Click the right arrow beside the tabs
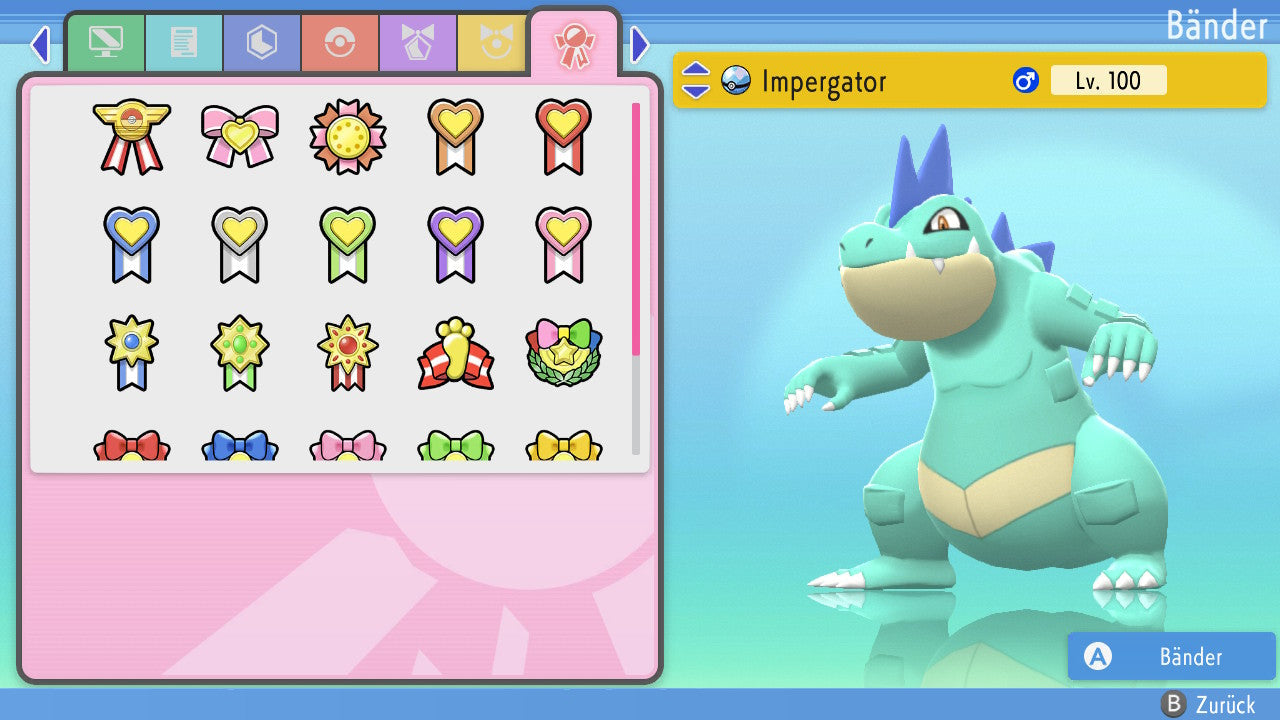The width and height of the screenshot is (1280, 720). (640, 44)
